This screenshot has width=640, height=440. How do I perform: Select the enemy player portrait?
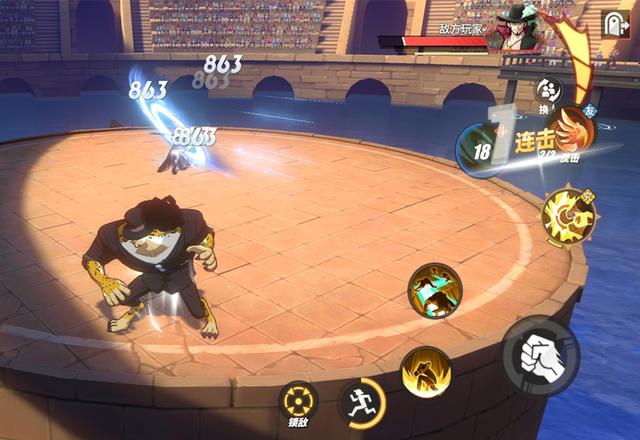tap(518, 30)
